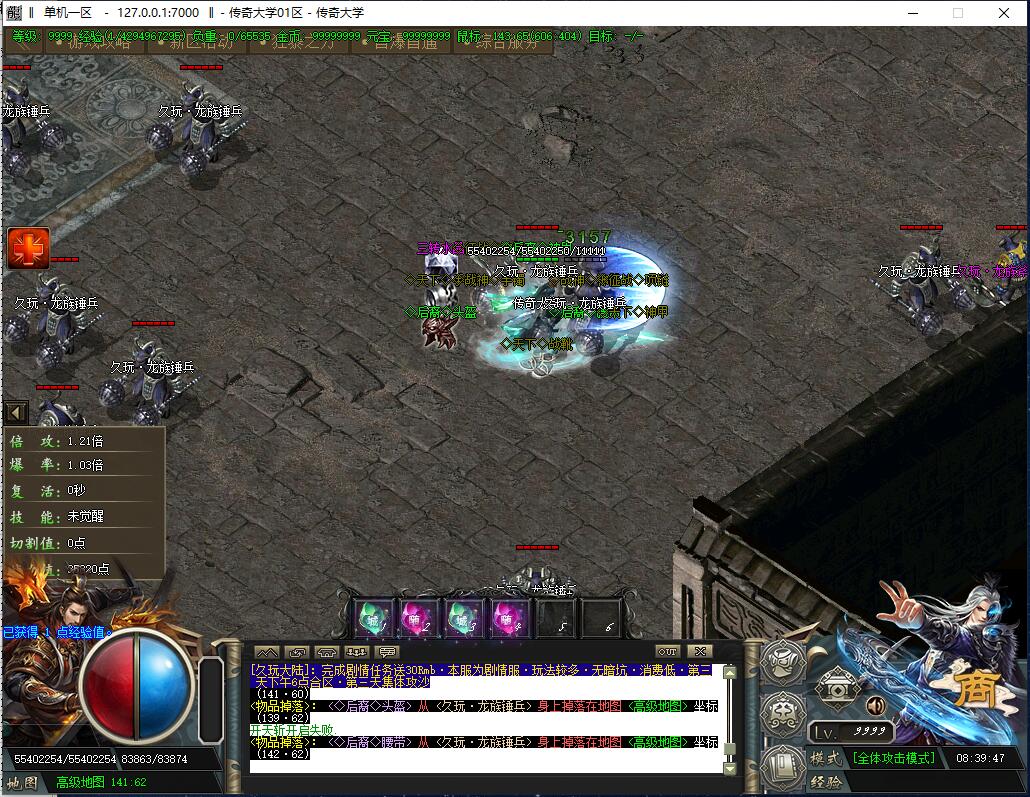
Task: Open the 狂暴之力 top menu
Action: [x=300, y=43]
